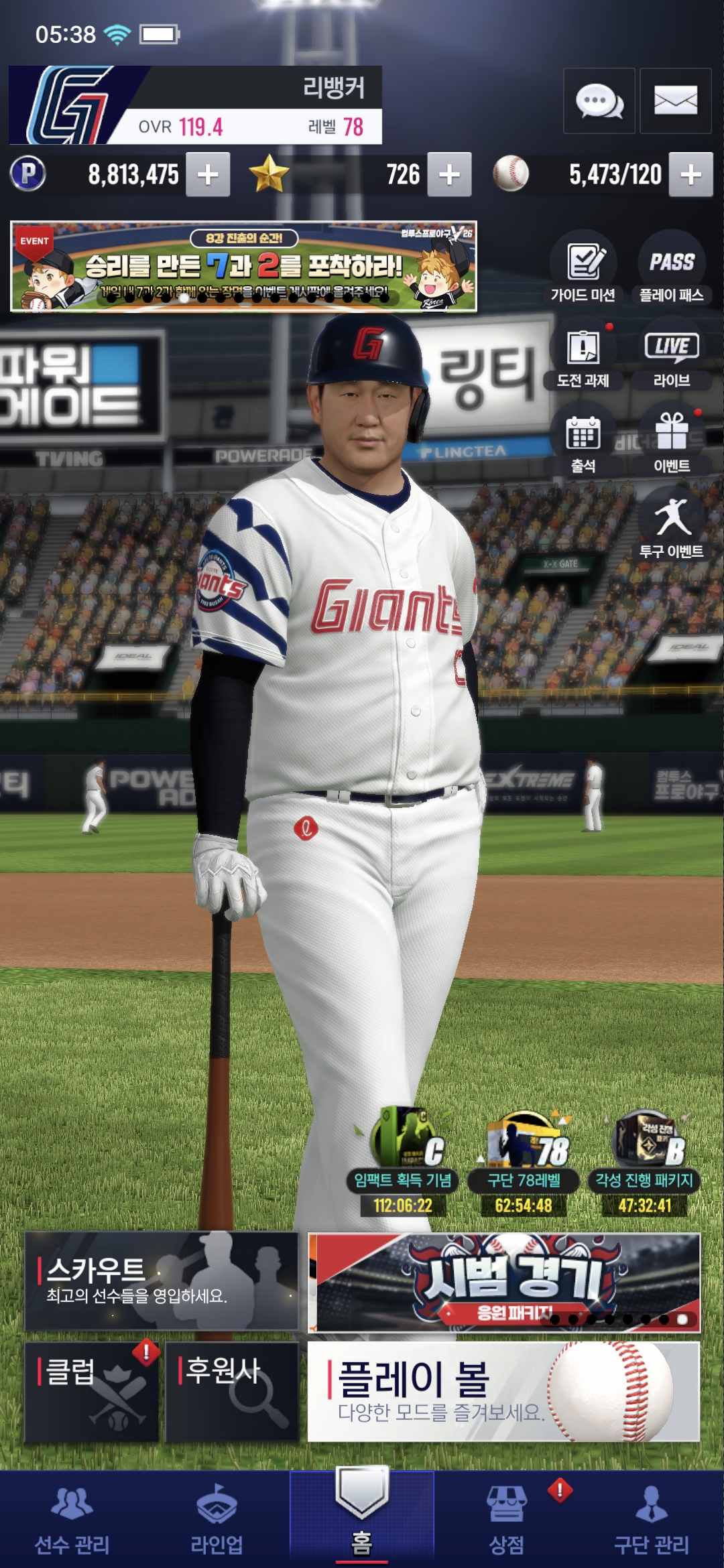Open the 이벤트 gift box menu

point(671,442)
